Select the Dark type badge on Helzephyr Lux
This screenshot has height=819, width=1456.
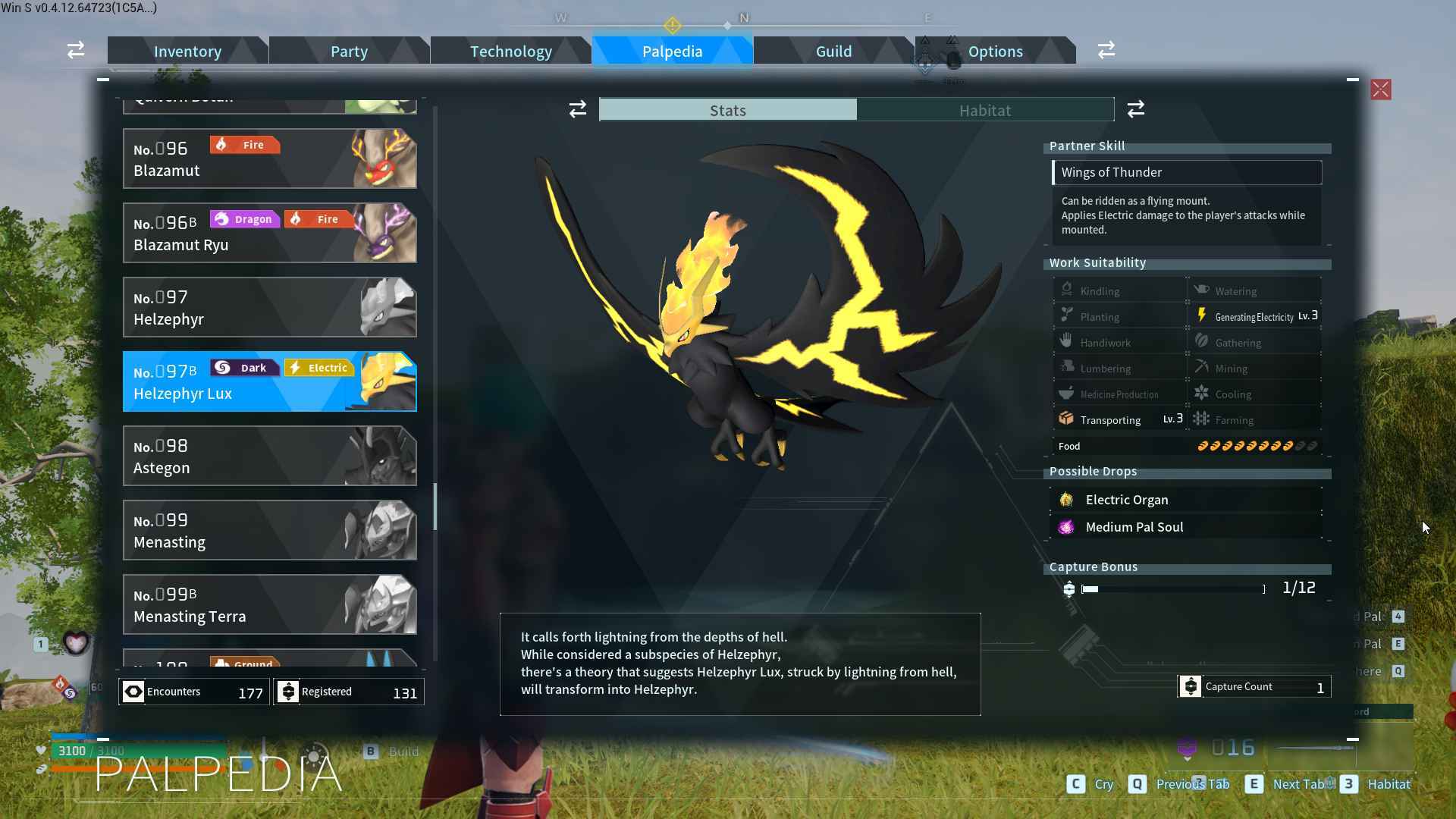click(x=244, y=367)
